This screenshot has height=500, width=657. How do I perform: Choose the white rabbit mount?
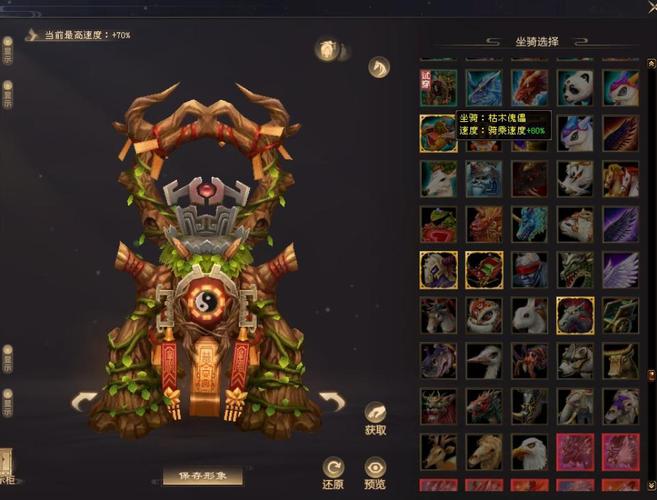(530, 315)
